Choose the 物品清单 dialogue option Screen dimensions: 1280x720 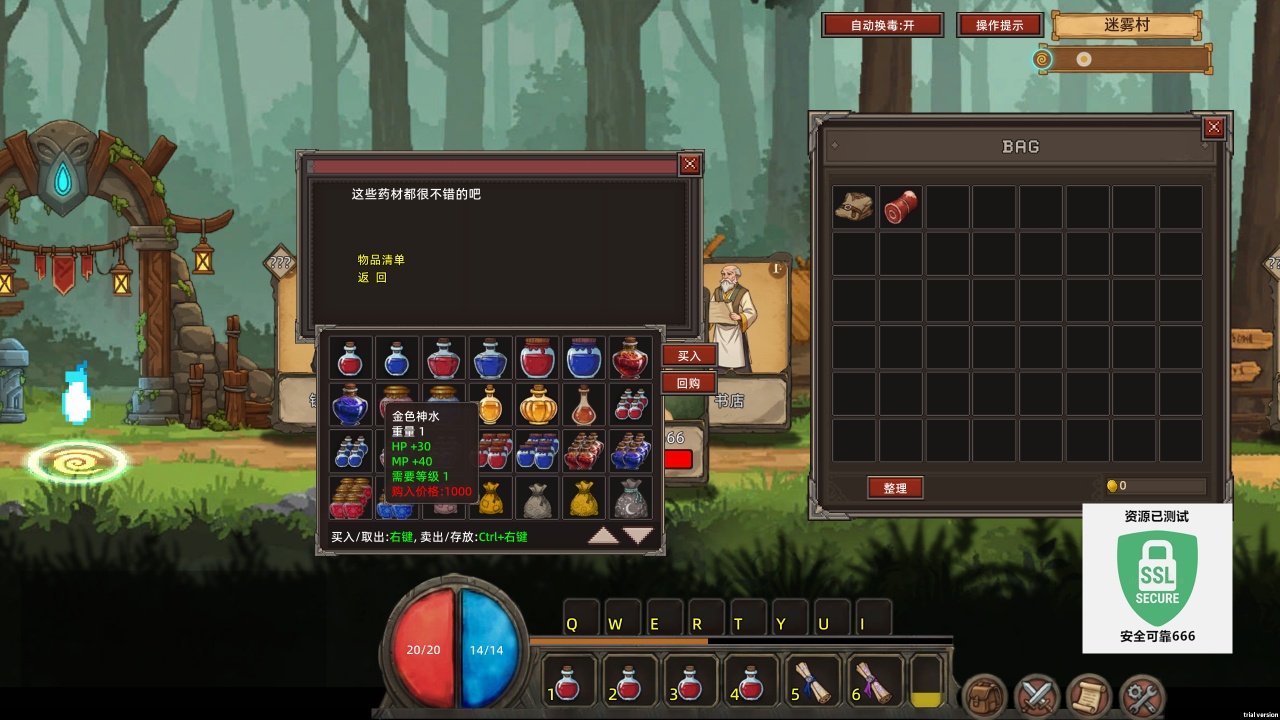pos(381,260)
